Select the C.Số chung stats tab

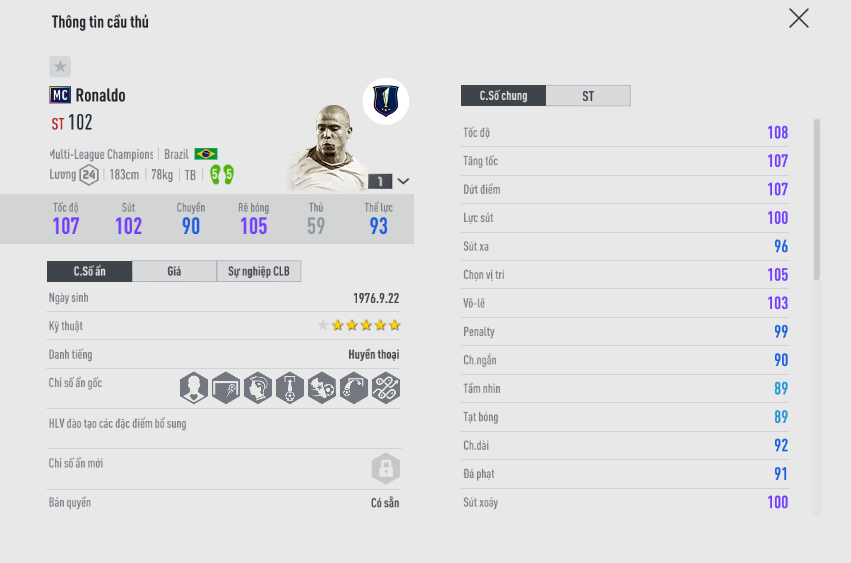tap(503, 96)
